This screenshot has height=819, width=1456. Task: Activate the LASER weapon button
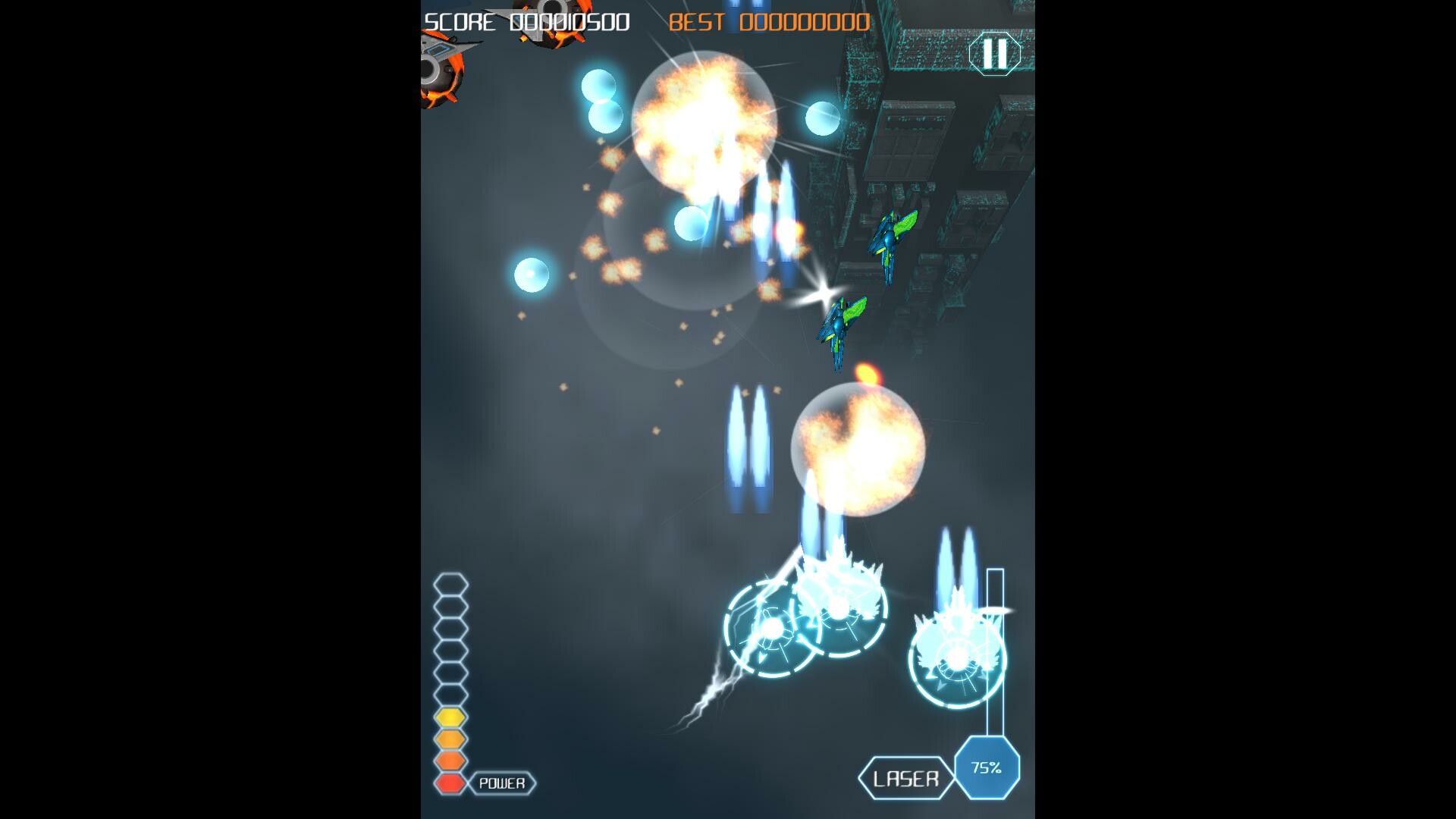pos(907,776)
